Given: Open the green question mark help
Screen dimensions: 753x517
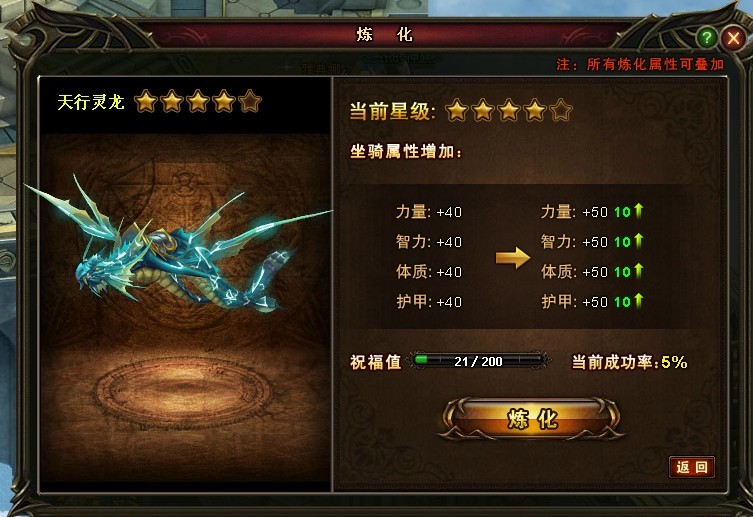Looking at the screenshot, I should pos(707,38).
